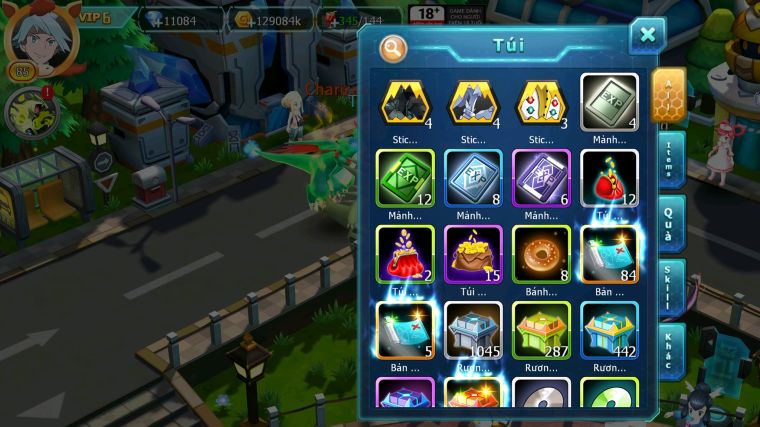This screenshot has height=427, width=760.
Task: Open the inventory search magnifier
Action: tap(394, 47)
